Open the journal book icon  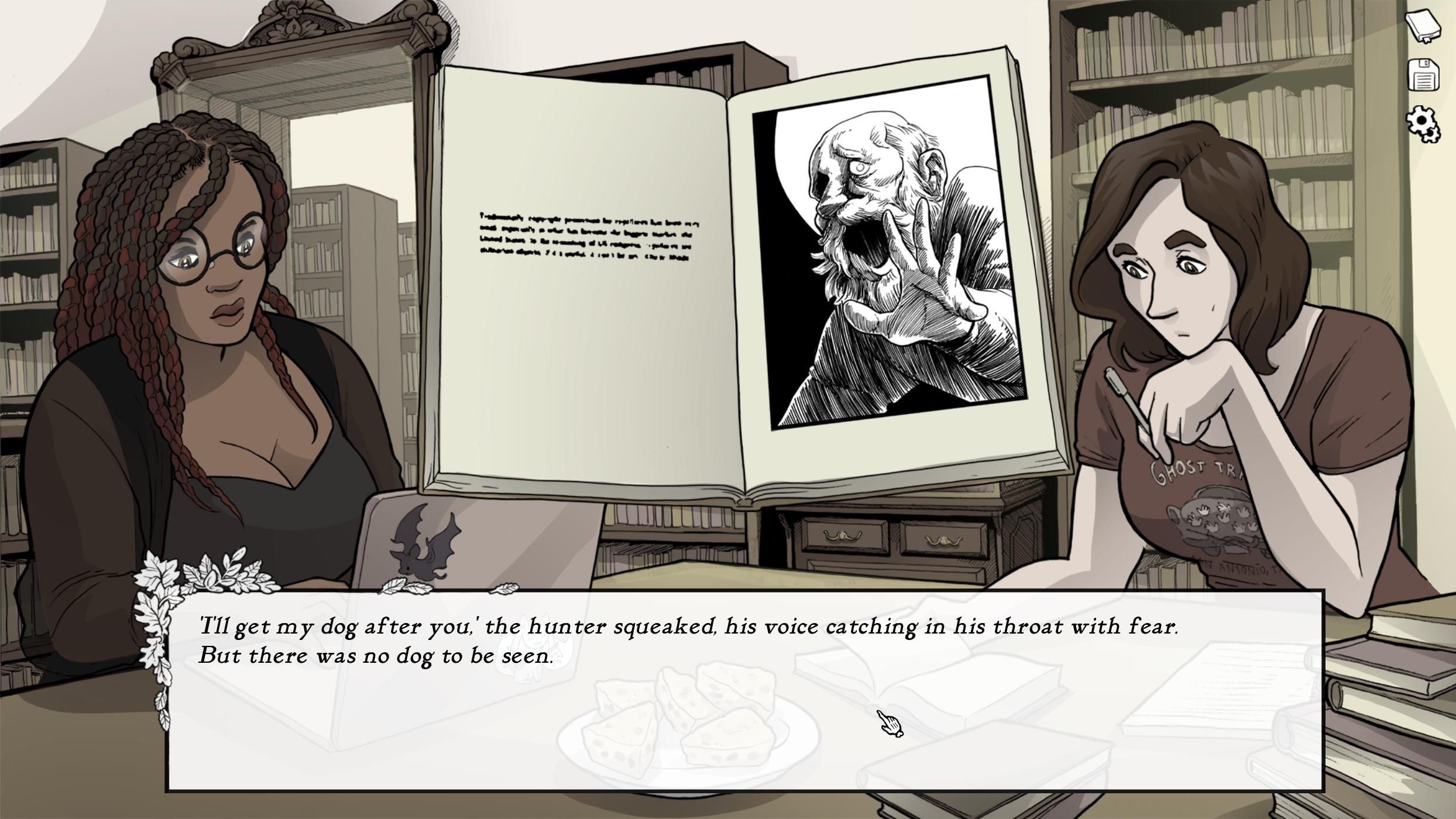1422,26
